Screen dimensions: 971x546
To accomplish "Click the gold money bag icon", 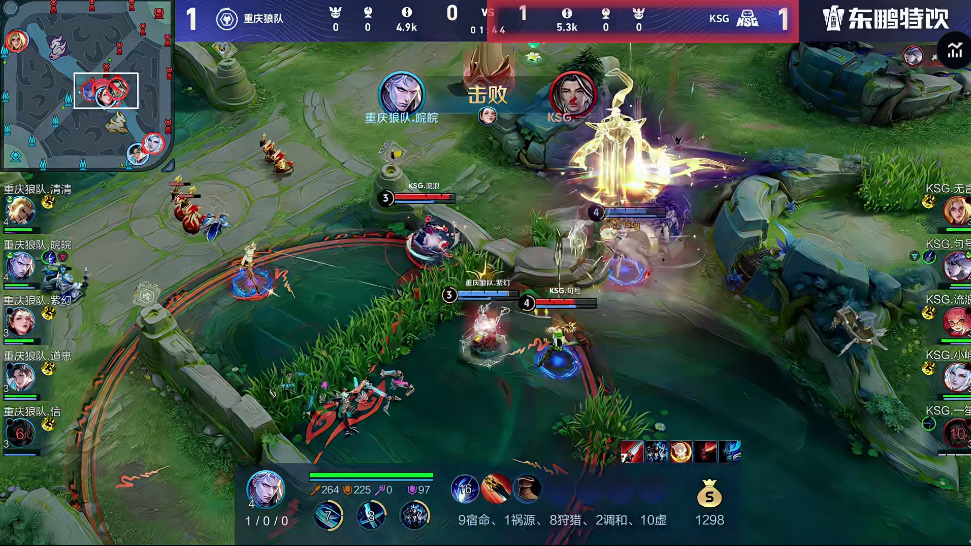I will (x=709, y=493).
